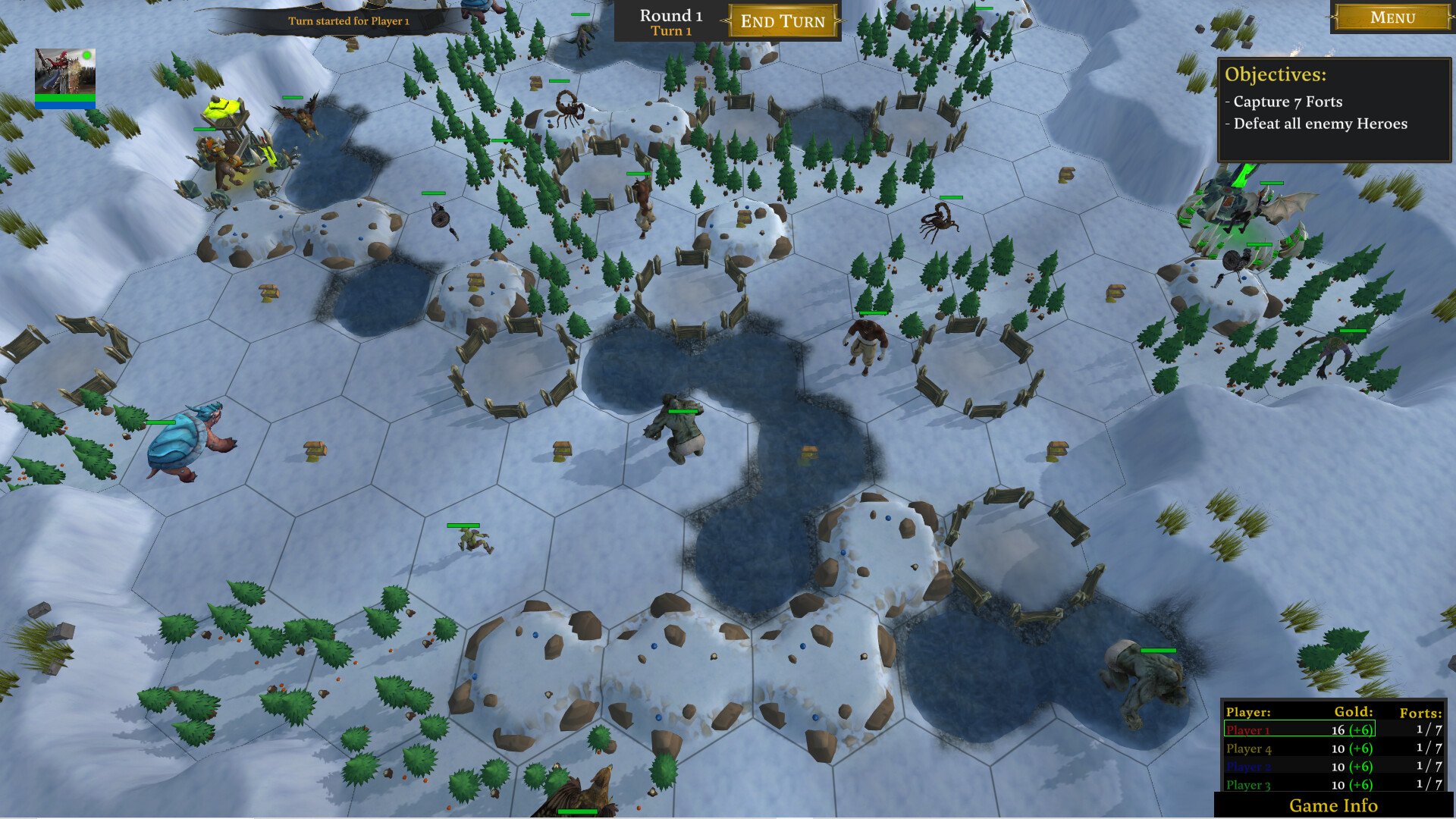The height and width of the screenshot is (819, 1456).
Task: Select the Player 3 scoreboard row
Action: 1299,785
